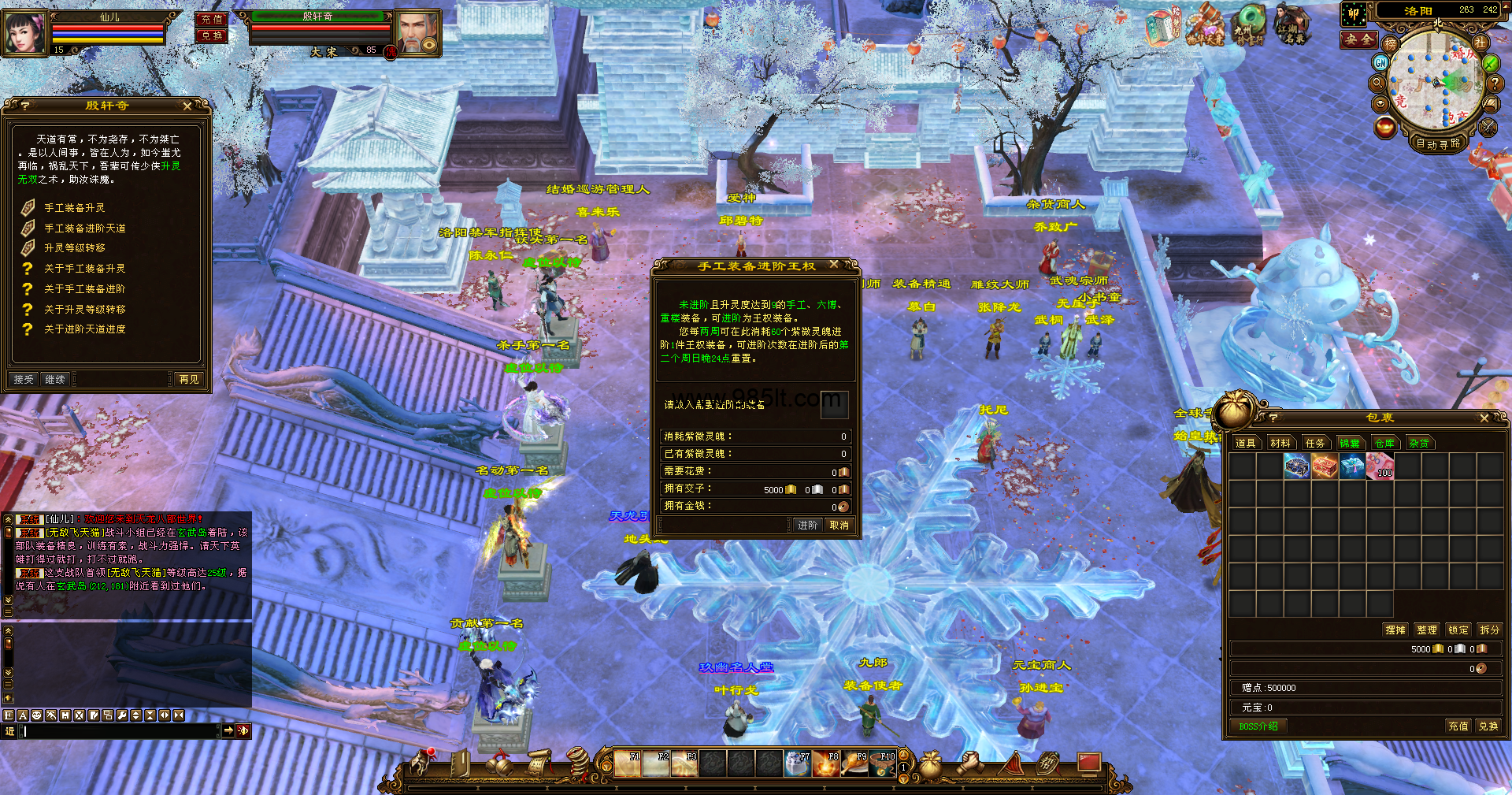The image size is (1512, 795).
Task: Say goodbye with the 再见 button
Action: (x=189, y=380)
